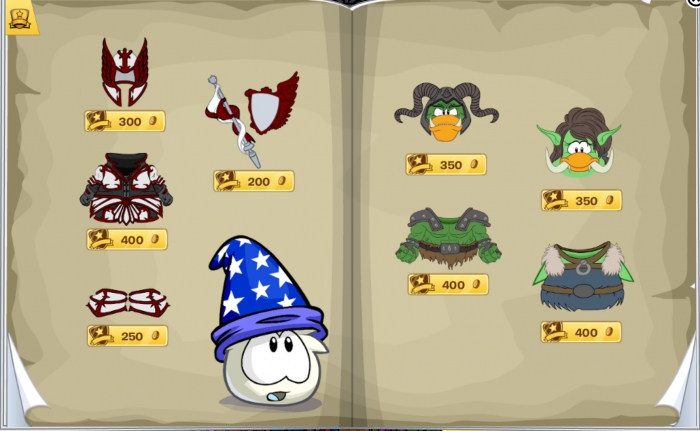Select the red winged helmet item
The height and width of the screenshot is (431, 700).
click(124, 72)
